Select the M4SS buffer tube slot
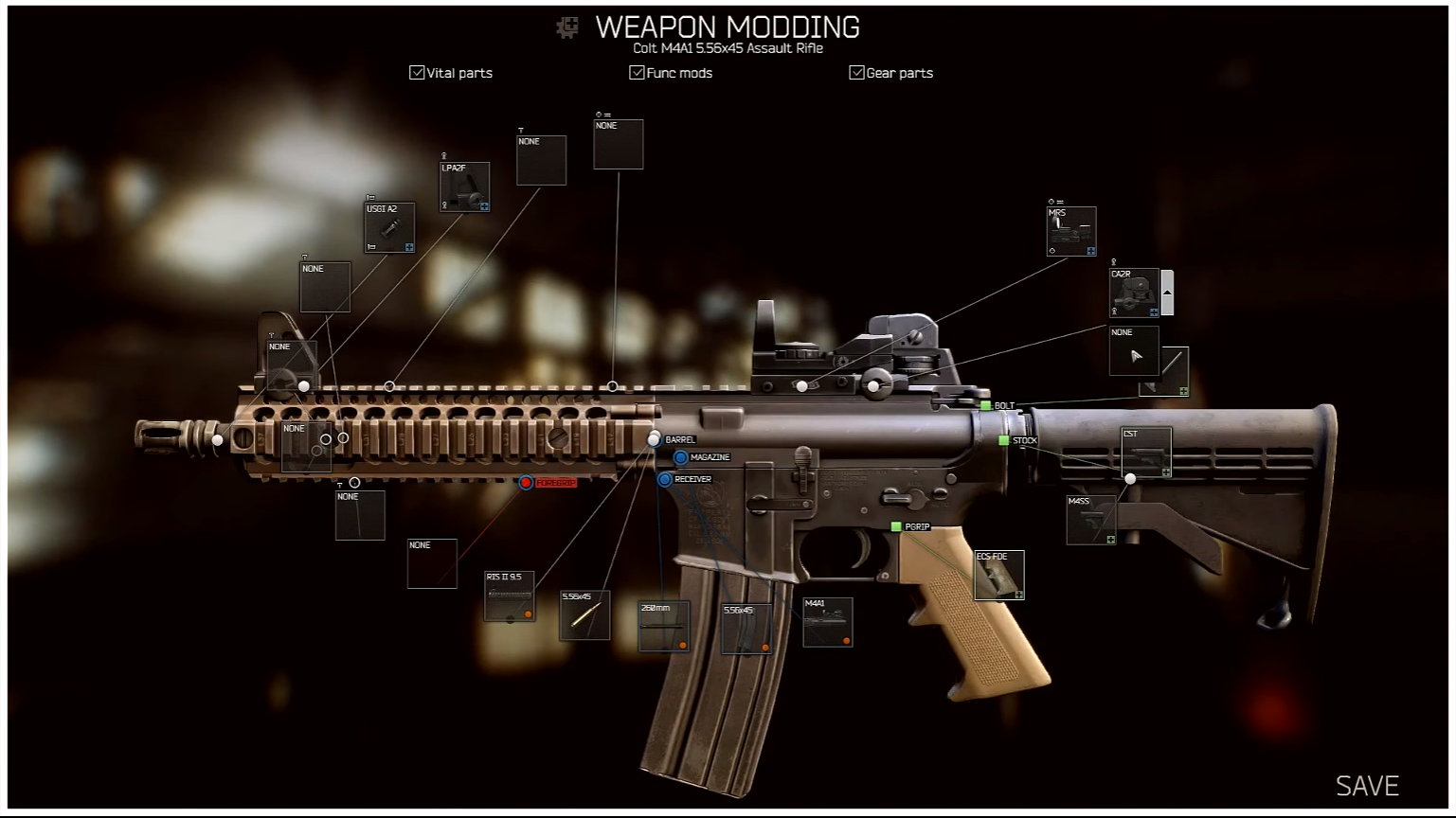1456x818 pixels. 1092,520
